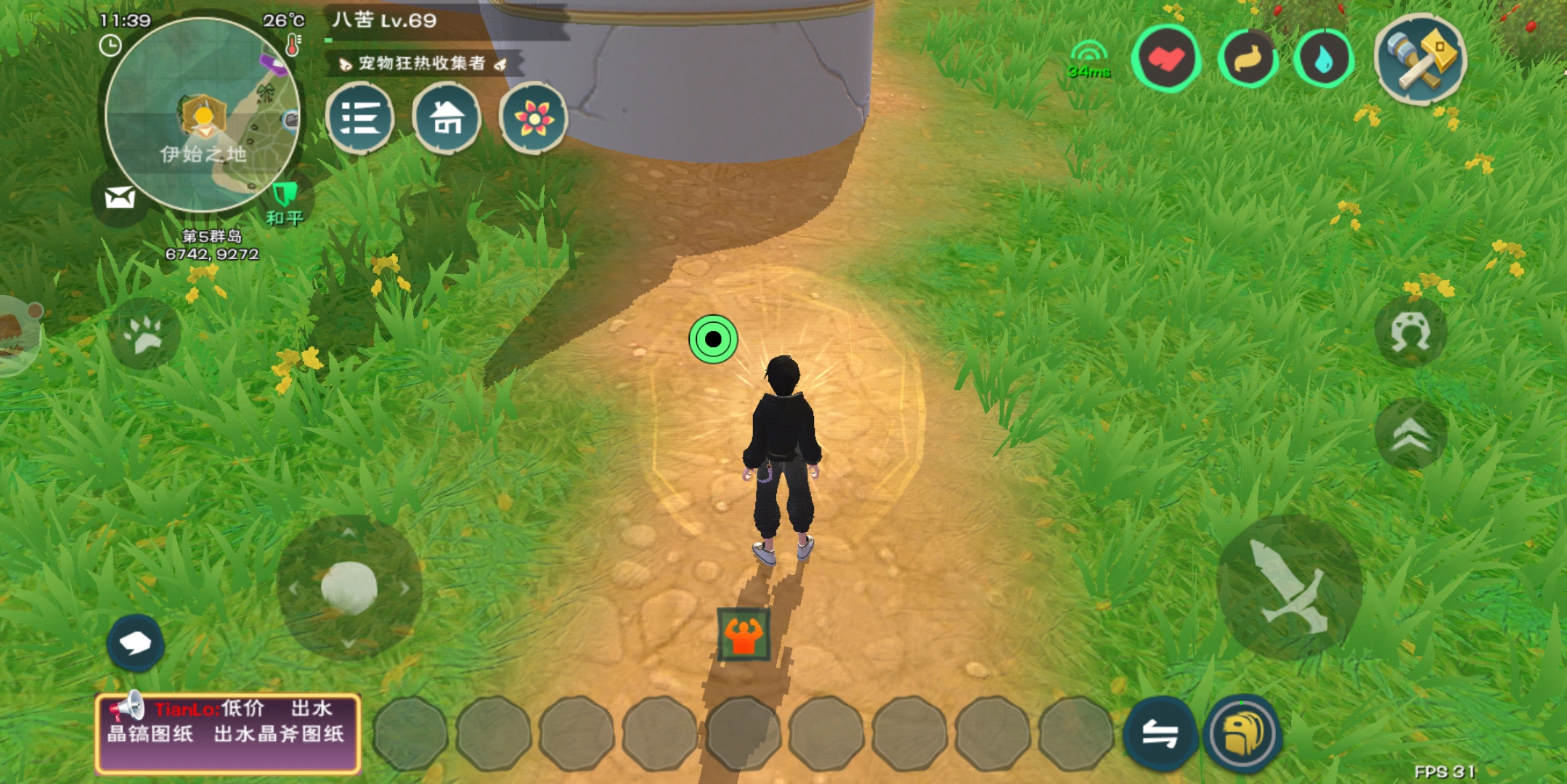Open the pet collector title banner
1567x784 pixels.
(423, 64)
